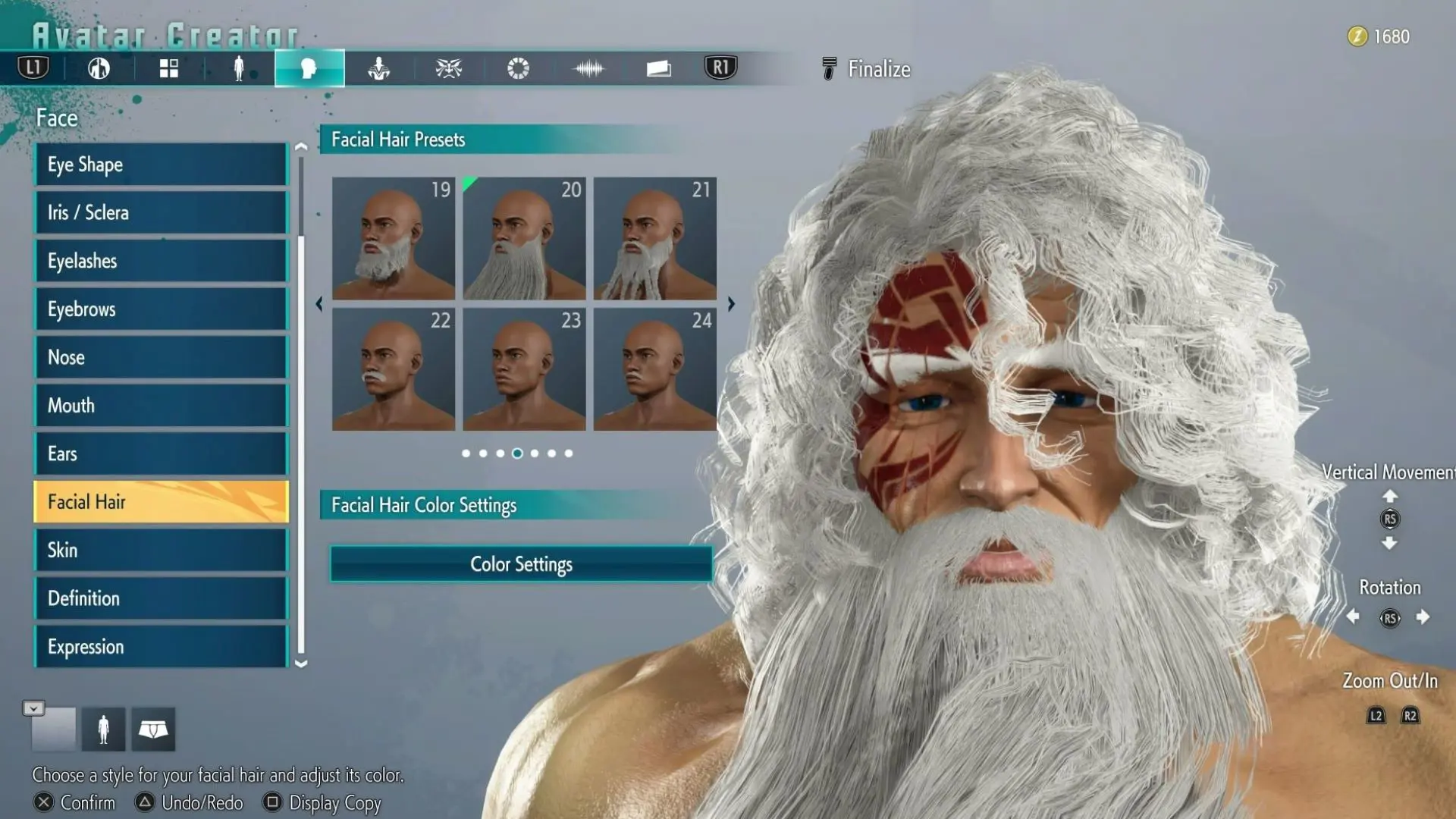Click Finalize to complete the avatar

coord(880,68)
